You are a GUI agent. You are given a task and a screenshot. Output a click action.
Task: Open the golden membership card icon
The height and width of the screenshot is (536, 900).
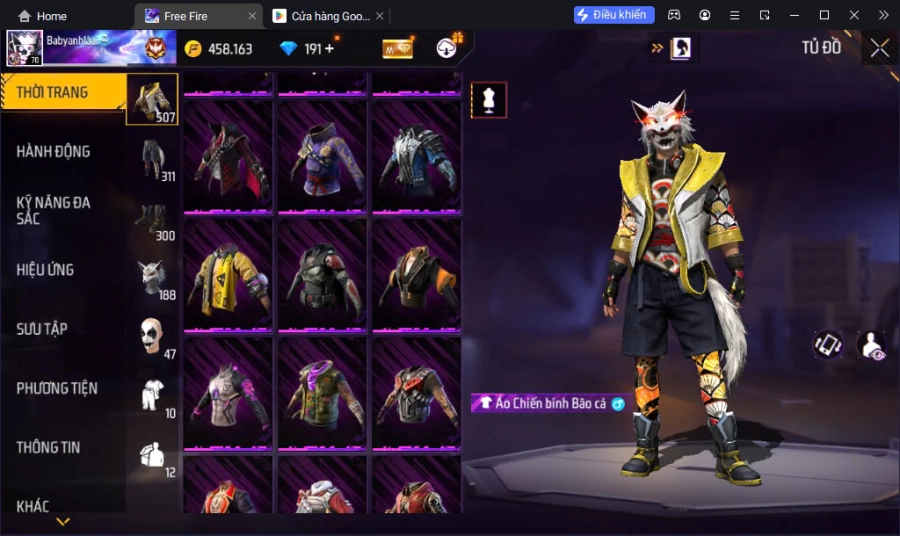pyautogui.click(x=398, y=48)
